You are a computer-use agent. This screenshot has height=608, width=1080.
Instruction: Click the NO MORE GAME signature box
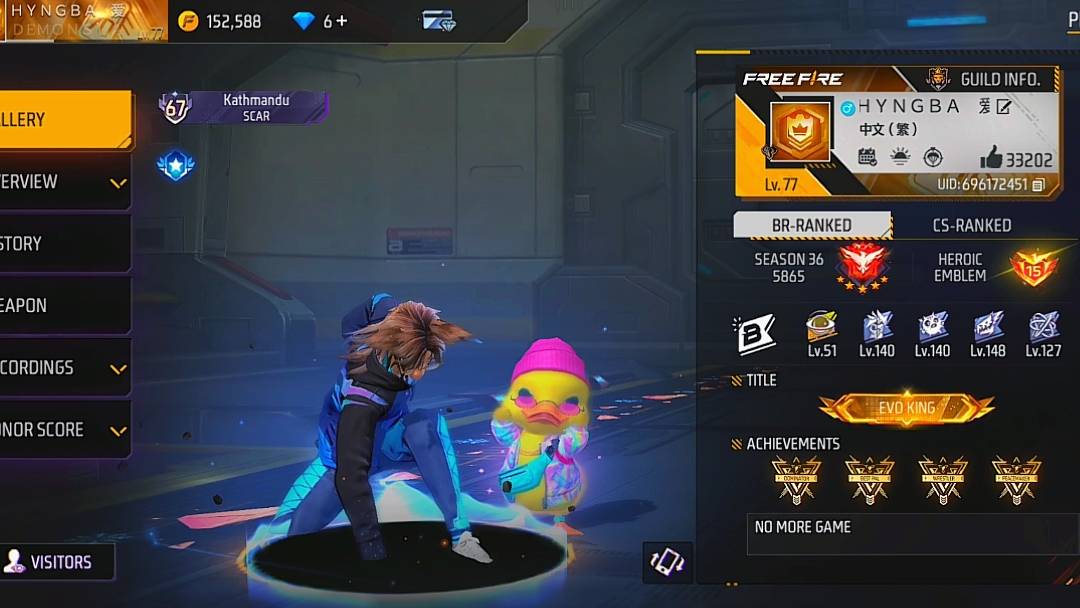[910, 534]
